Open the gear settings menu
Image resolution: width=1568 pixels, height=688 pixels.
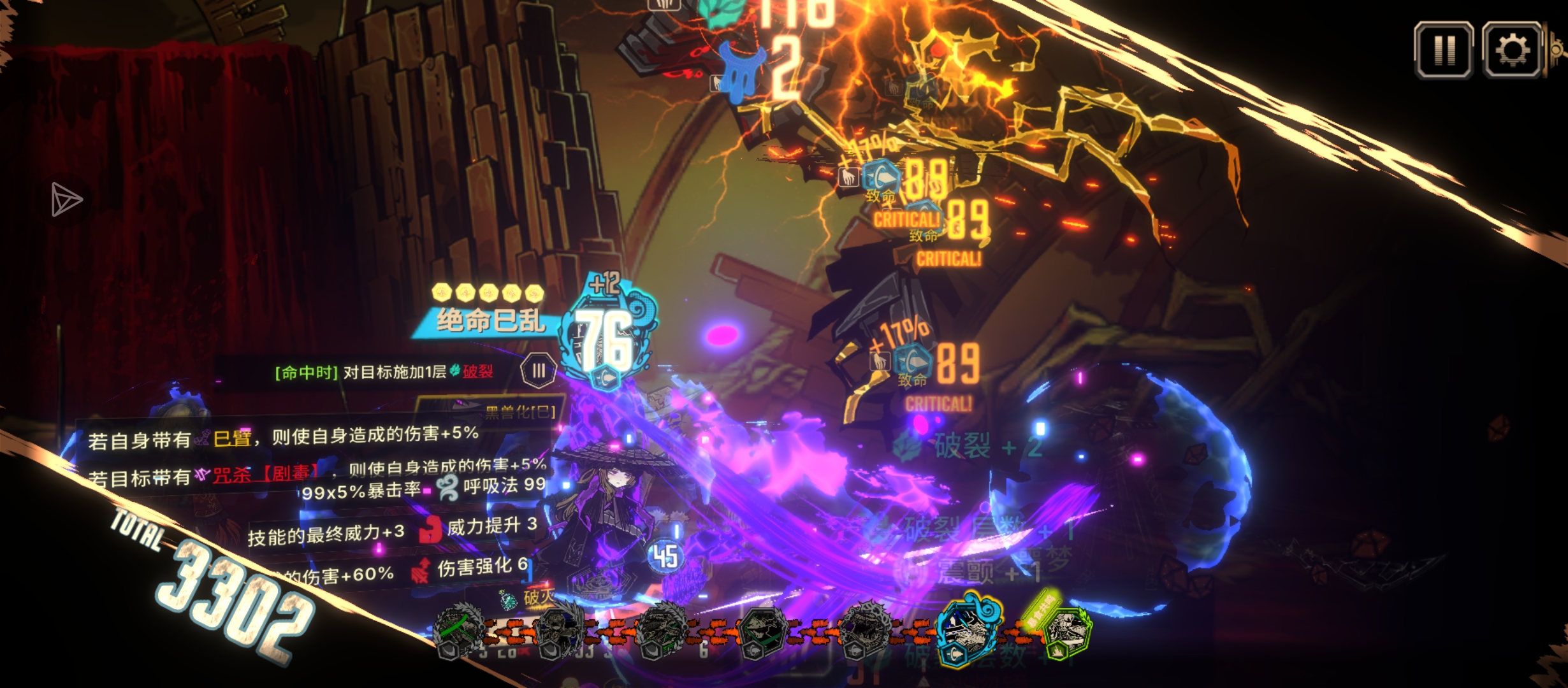click(1512, 50)
